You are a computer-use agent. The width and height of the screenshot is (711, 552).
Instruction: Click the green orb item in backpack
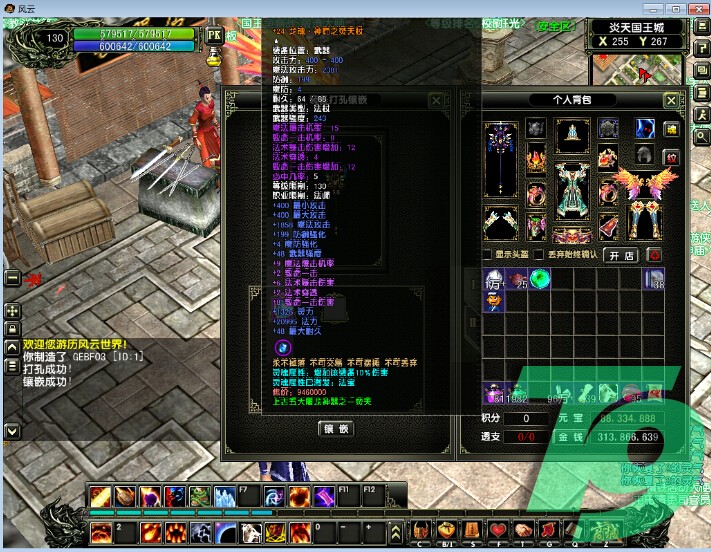(x=541, y=279)
